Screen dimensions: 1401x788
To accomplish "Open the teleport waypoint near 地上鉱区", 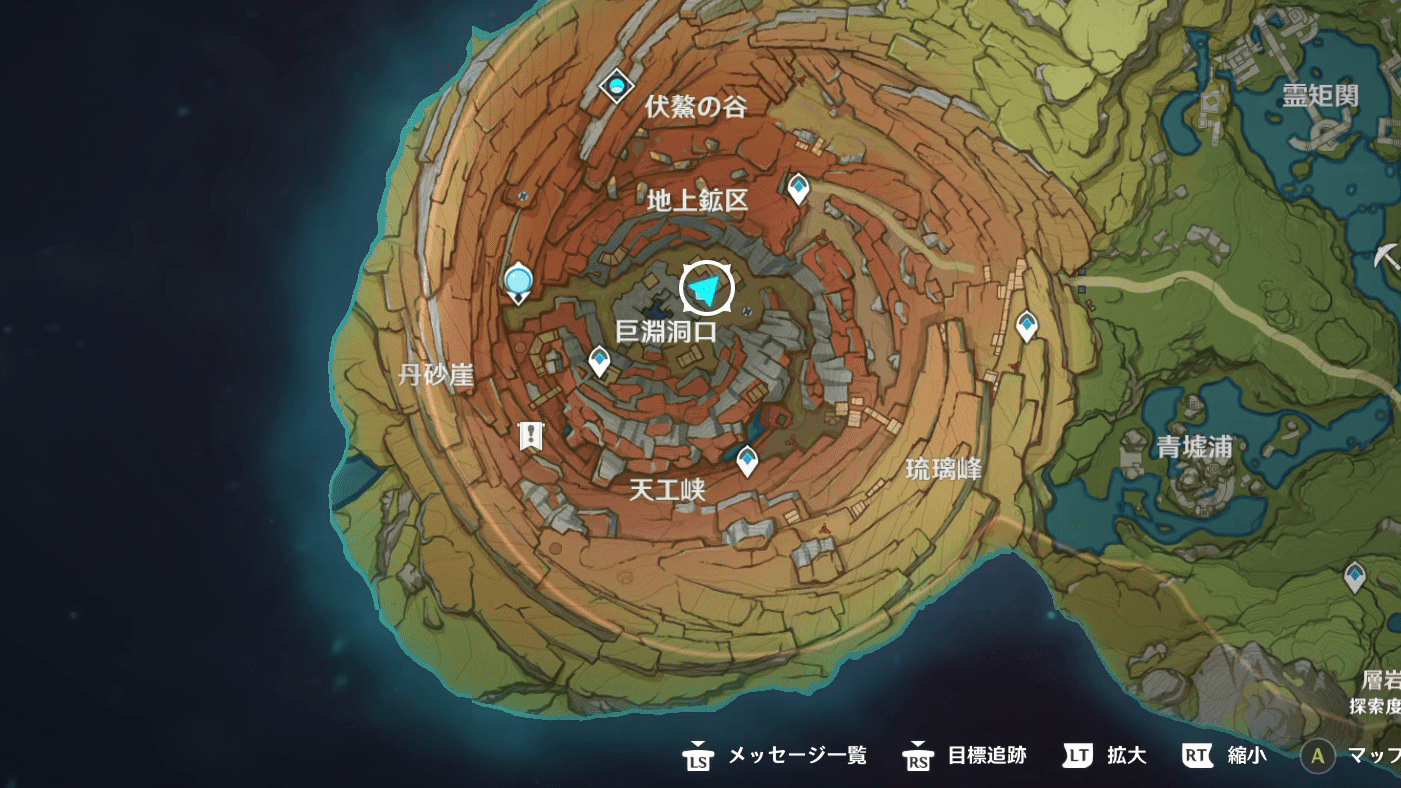I will (x=798, y=186).
